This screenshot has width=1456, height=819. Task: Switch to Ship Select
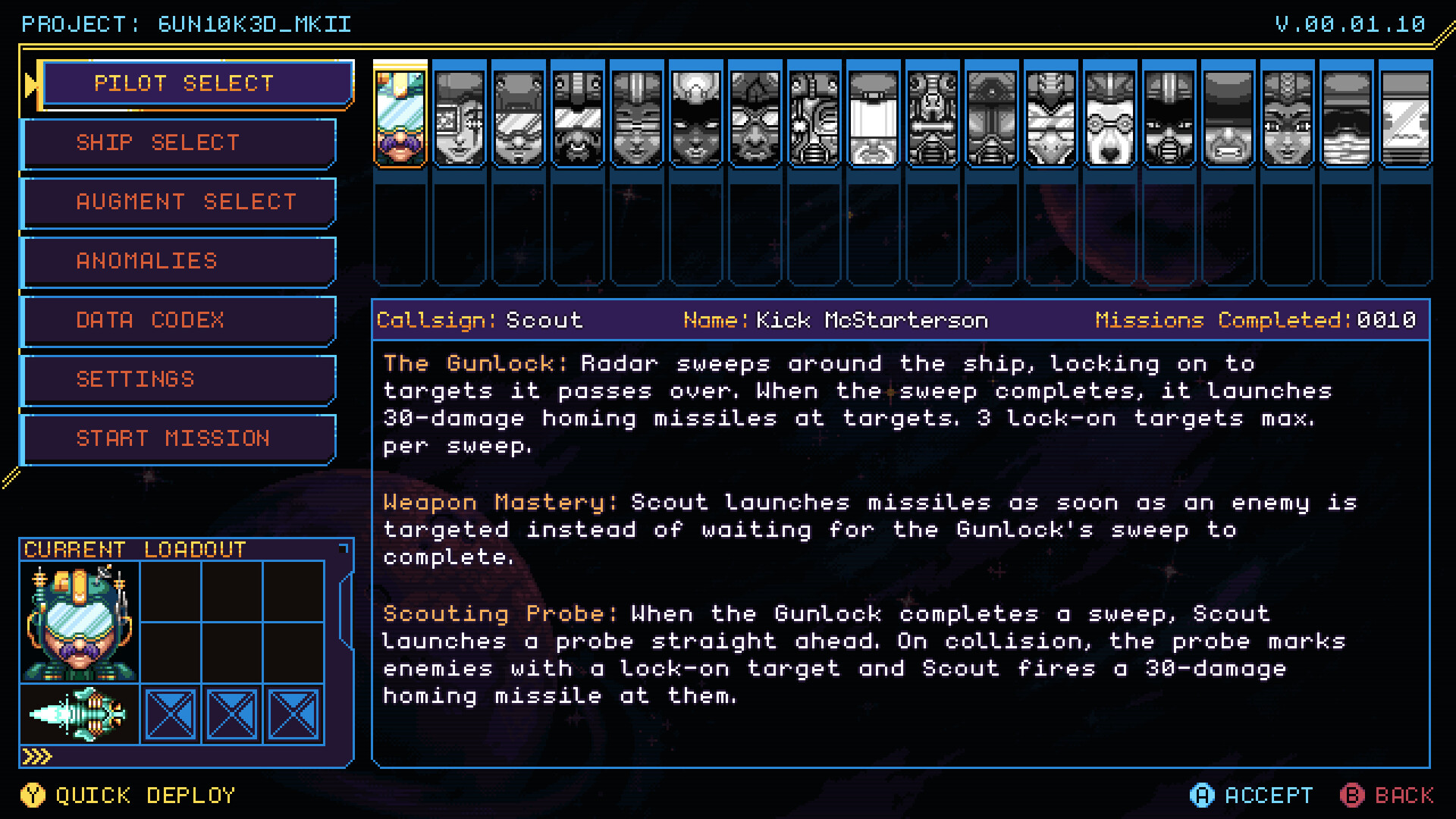pyautogui.click(x=178, y=143)
